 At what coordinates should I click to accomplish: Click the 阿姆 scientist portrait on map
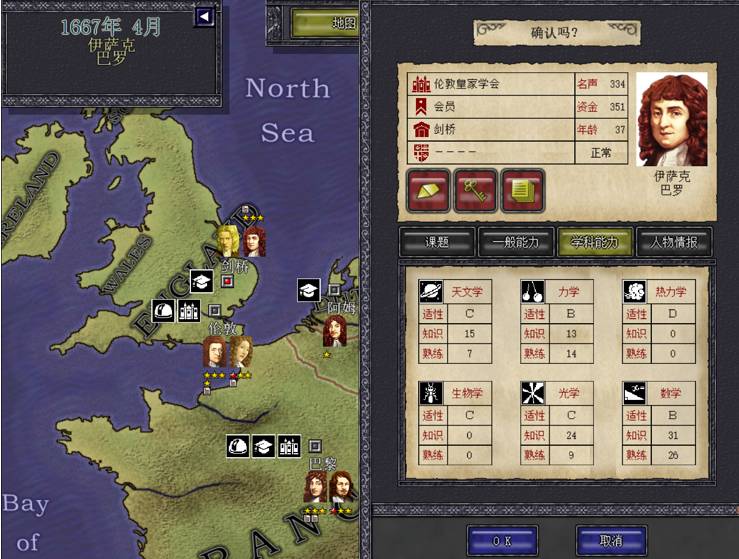335,331
